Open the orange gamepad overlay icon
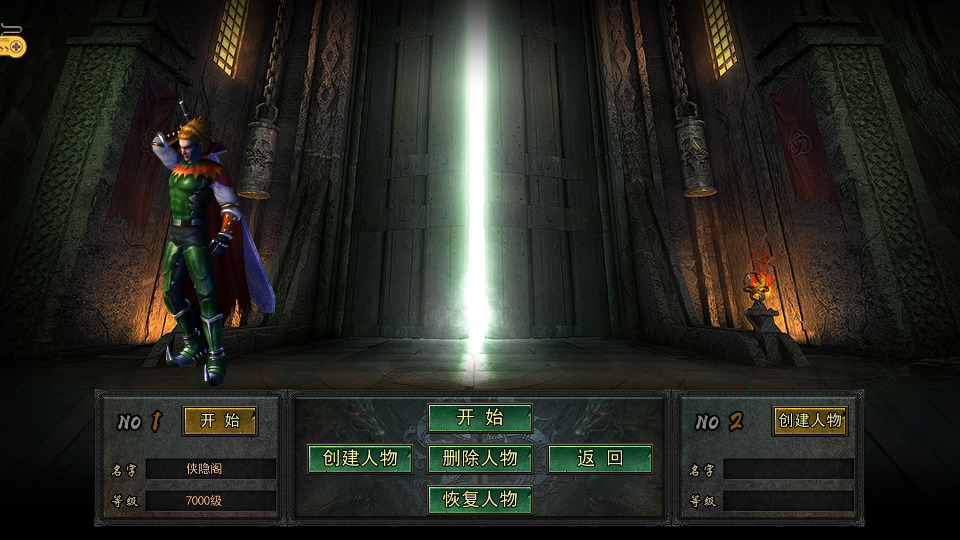The image size is (960, 540). pos(10,43)
